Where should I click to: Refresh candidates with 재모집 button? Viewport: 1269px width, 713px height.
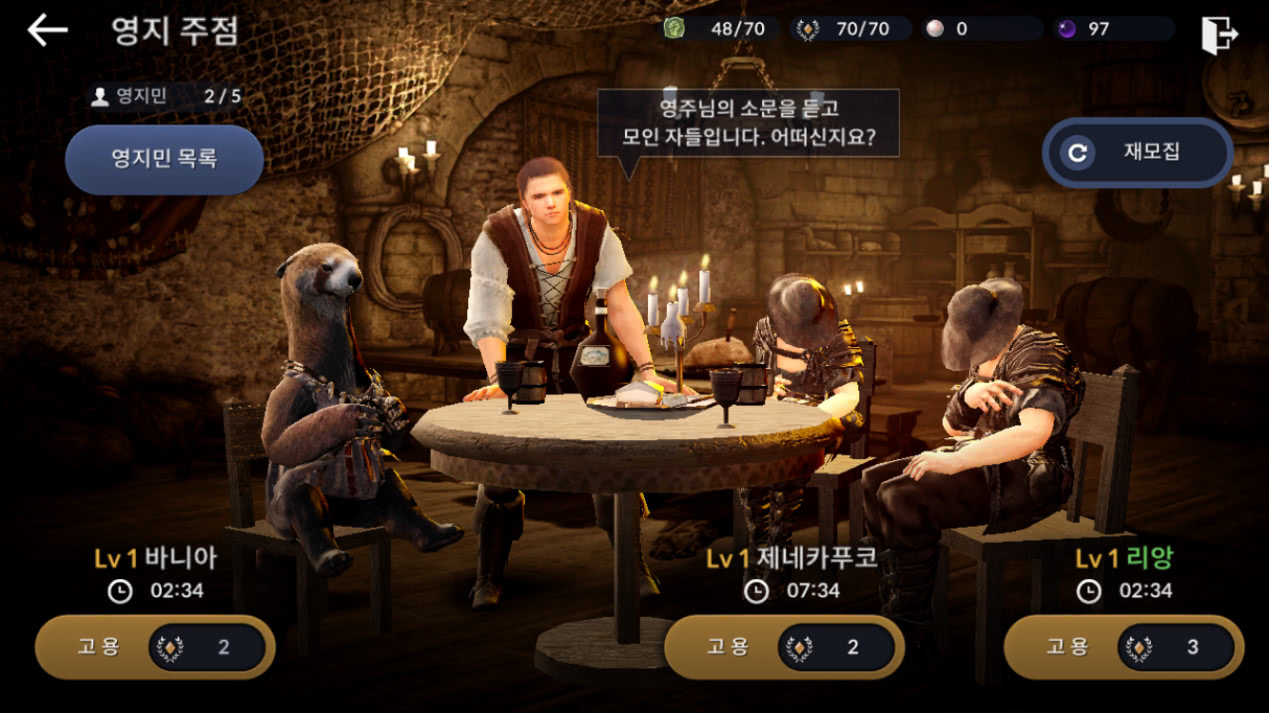pos(1137,153)
